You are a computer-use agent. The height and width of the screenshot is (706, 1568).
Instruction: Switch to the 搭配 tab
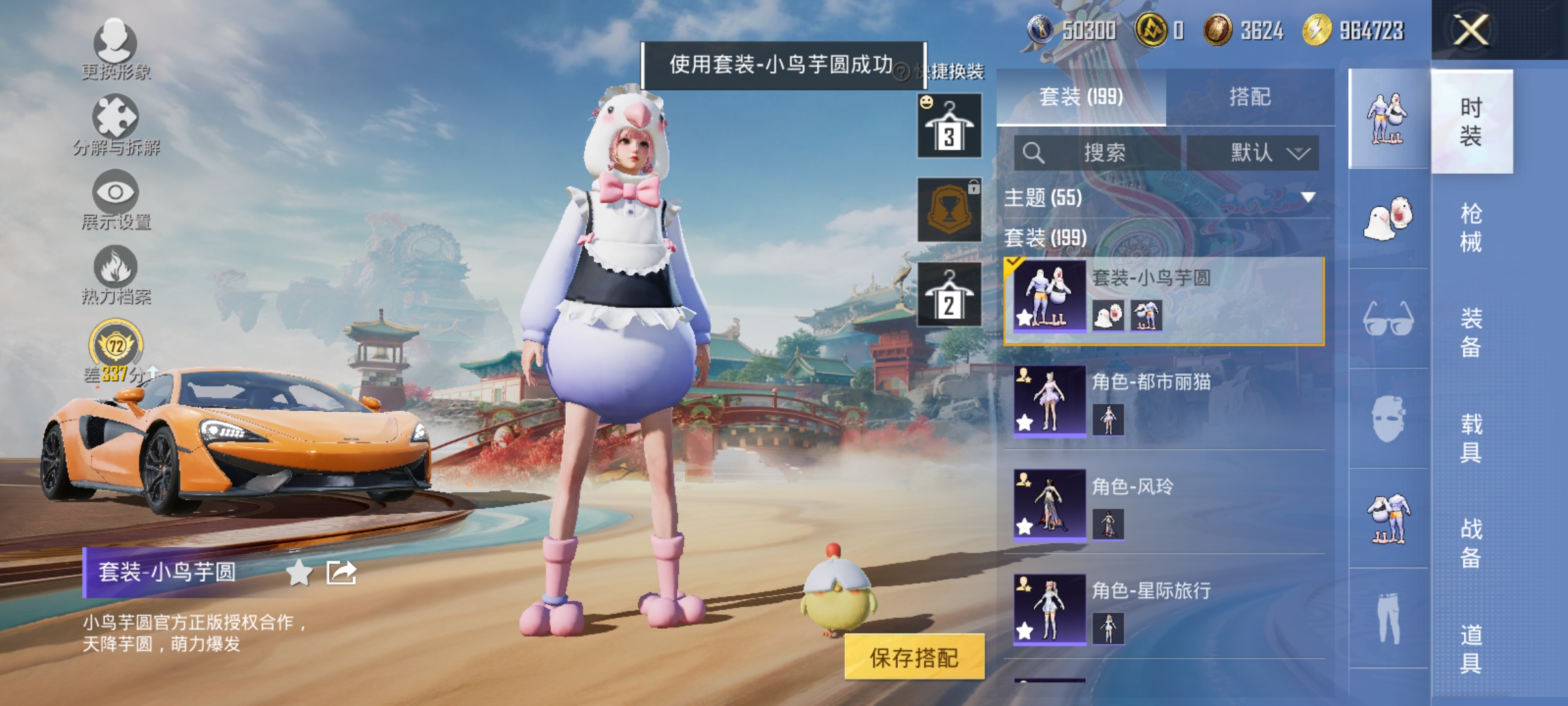tap(1250, 96)
